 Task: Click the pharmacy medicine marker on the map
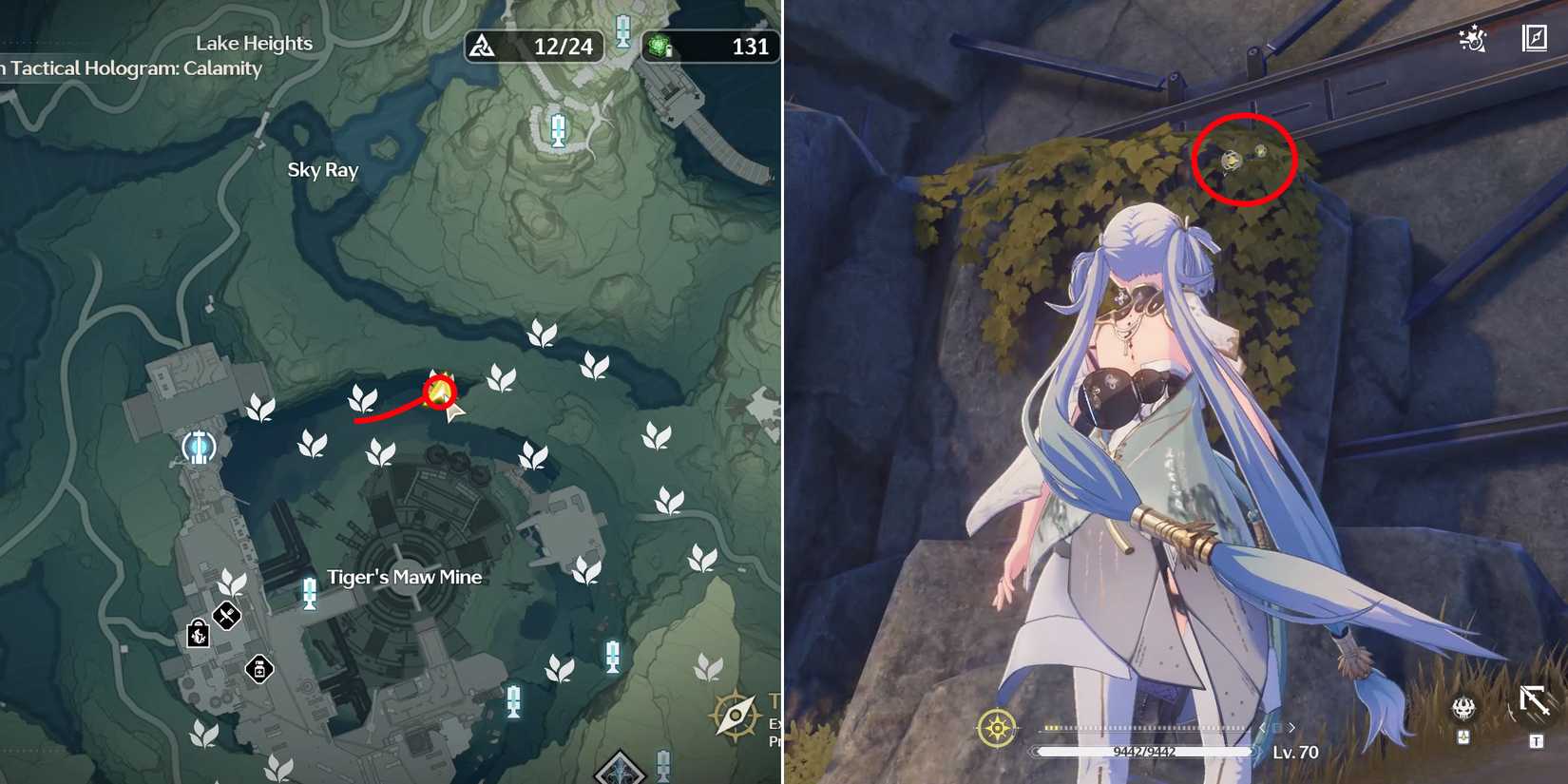click(258, 668)
